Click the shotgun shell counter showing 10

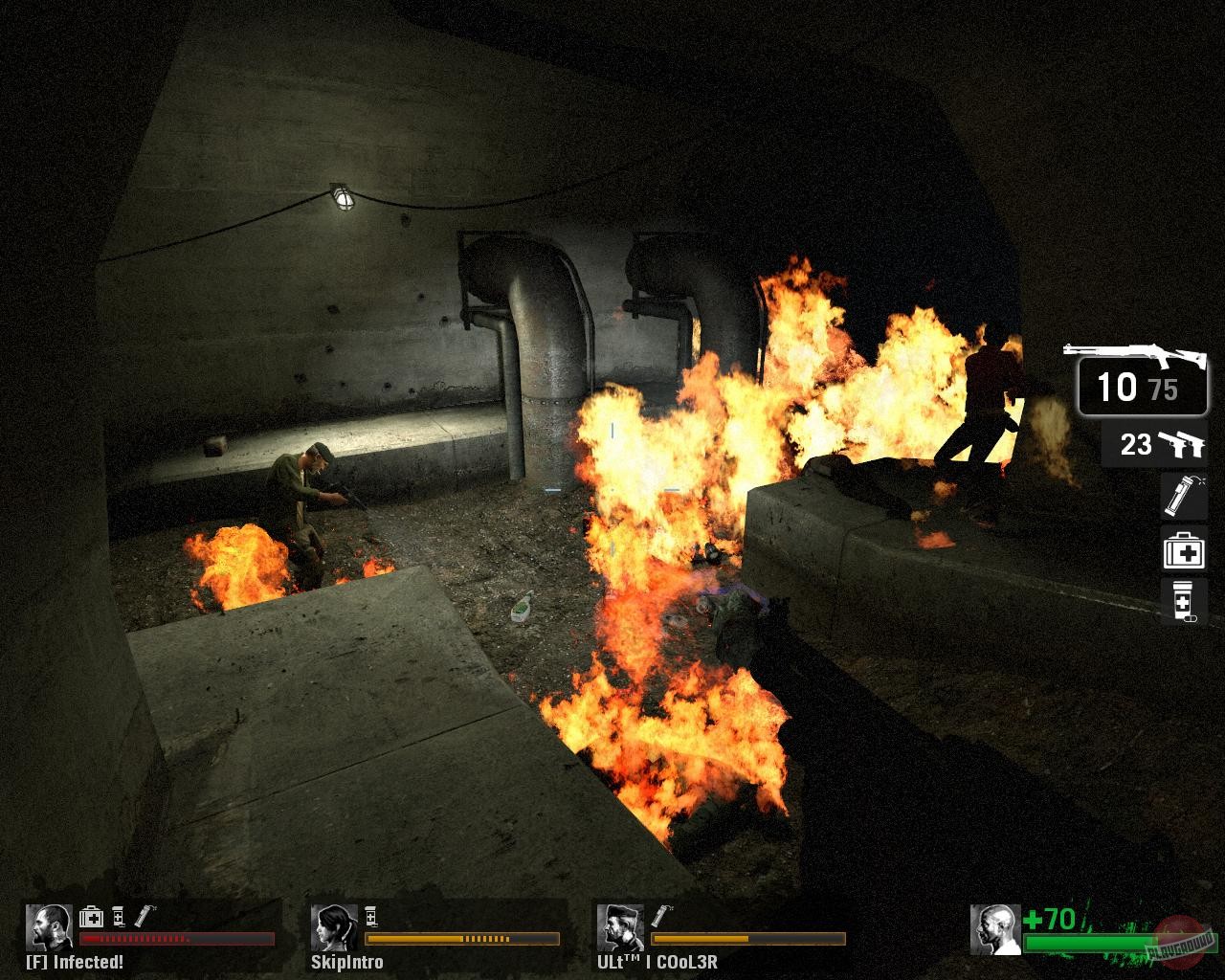tap(1119, 386)
